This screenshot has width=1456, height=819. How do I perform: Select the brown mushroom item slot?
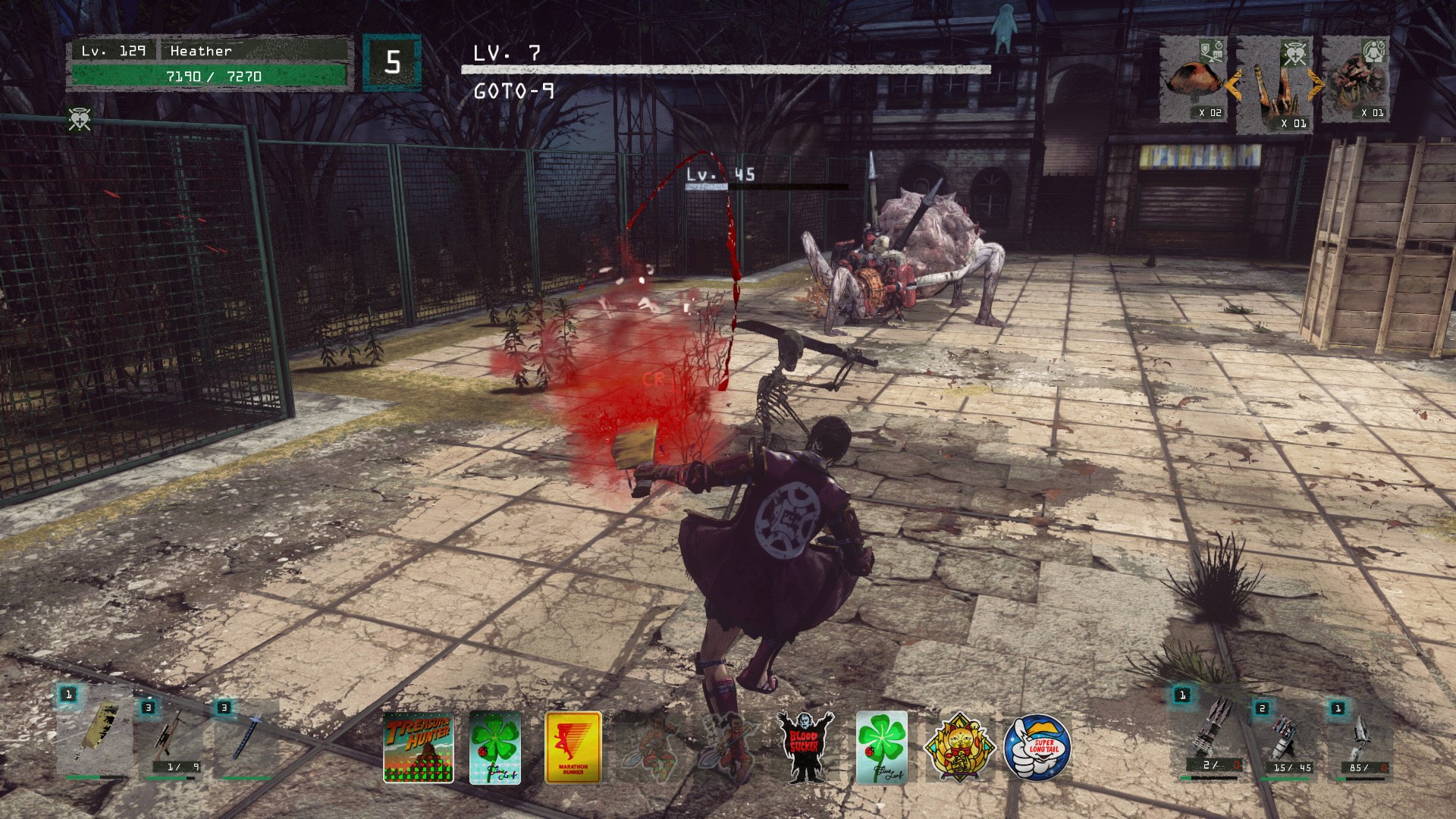(x=1194, y=80)
